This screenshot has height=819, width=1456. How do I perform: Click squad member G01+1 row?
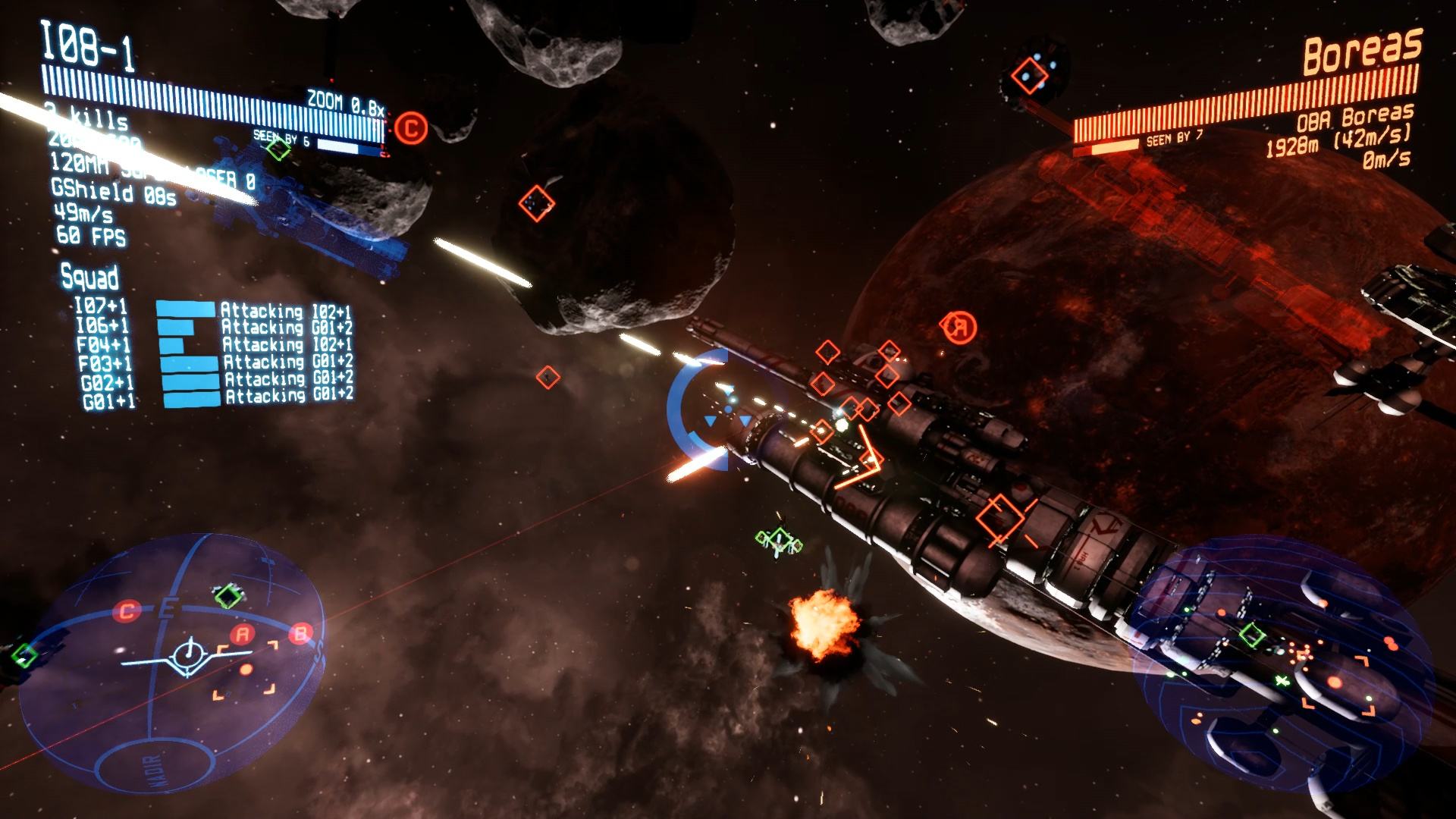(108, 400)
